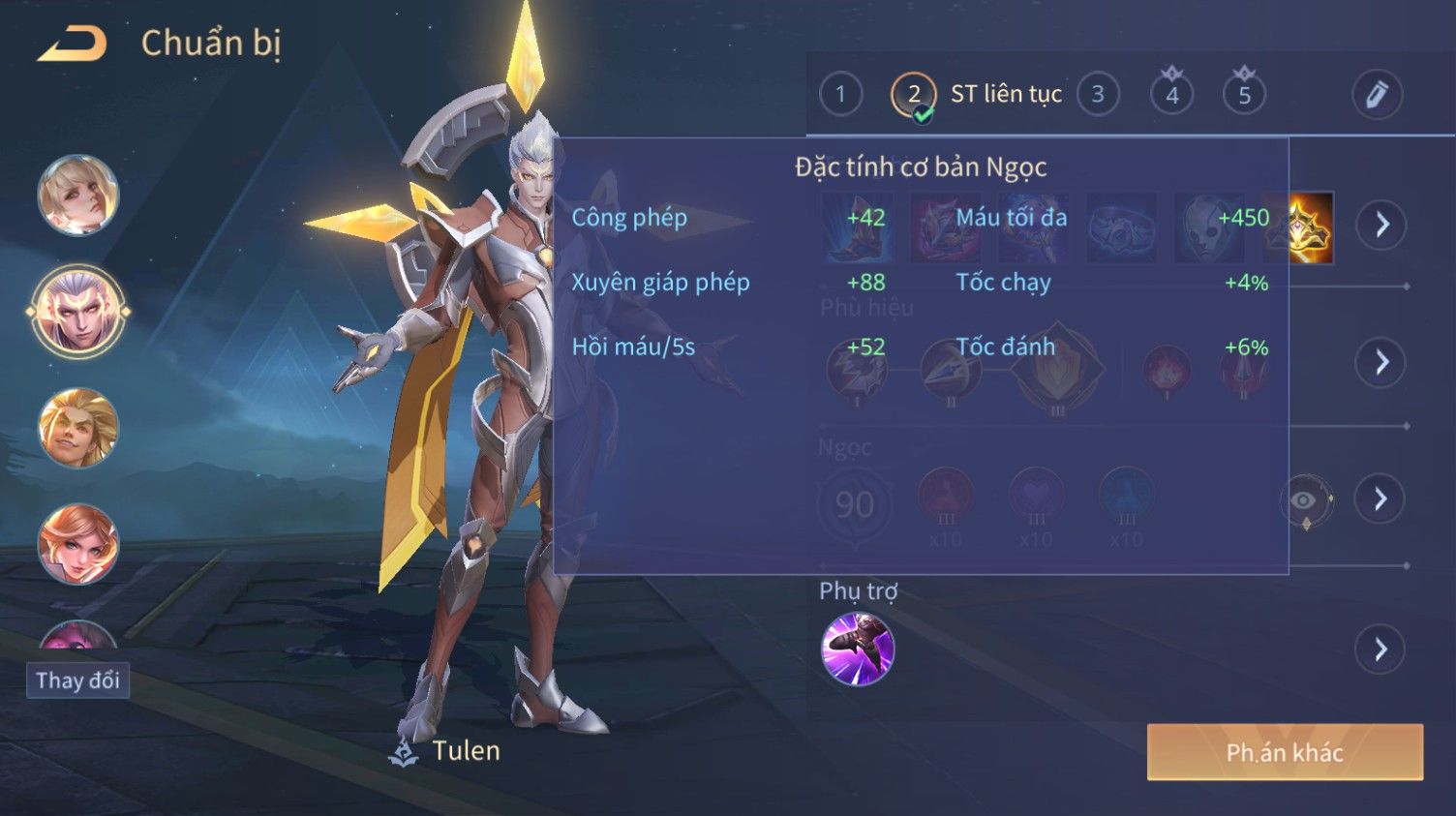Image resolution: width=1456 pixels, height=816 pixels.
Task: Expand the equipment row arrow
Action: [x=1380, y=226]
